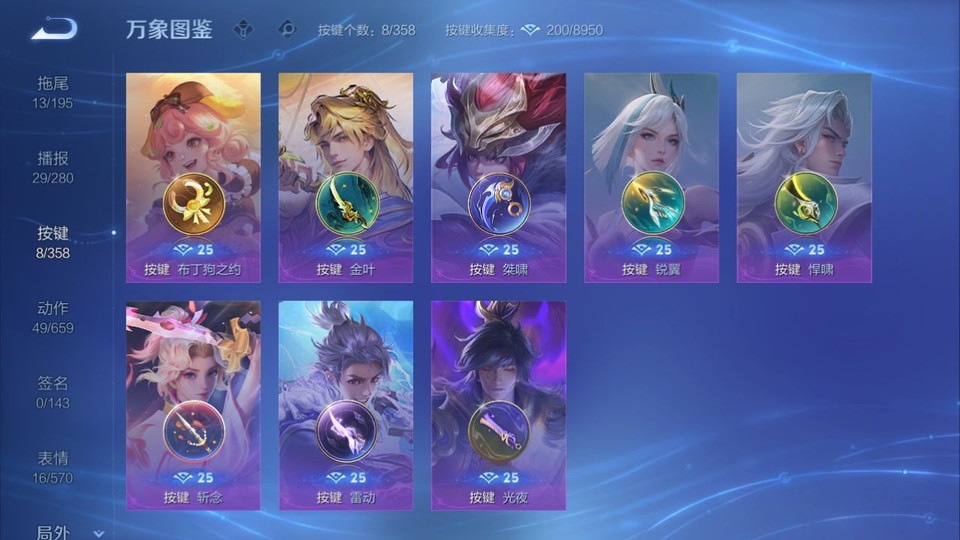The height and width of the screenshot is (540, 960).
Task: Go back using the return arrow
Action: (54, 29)
